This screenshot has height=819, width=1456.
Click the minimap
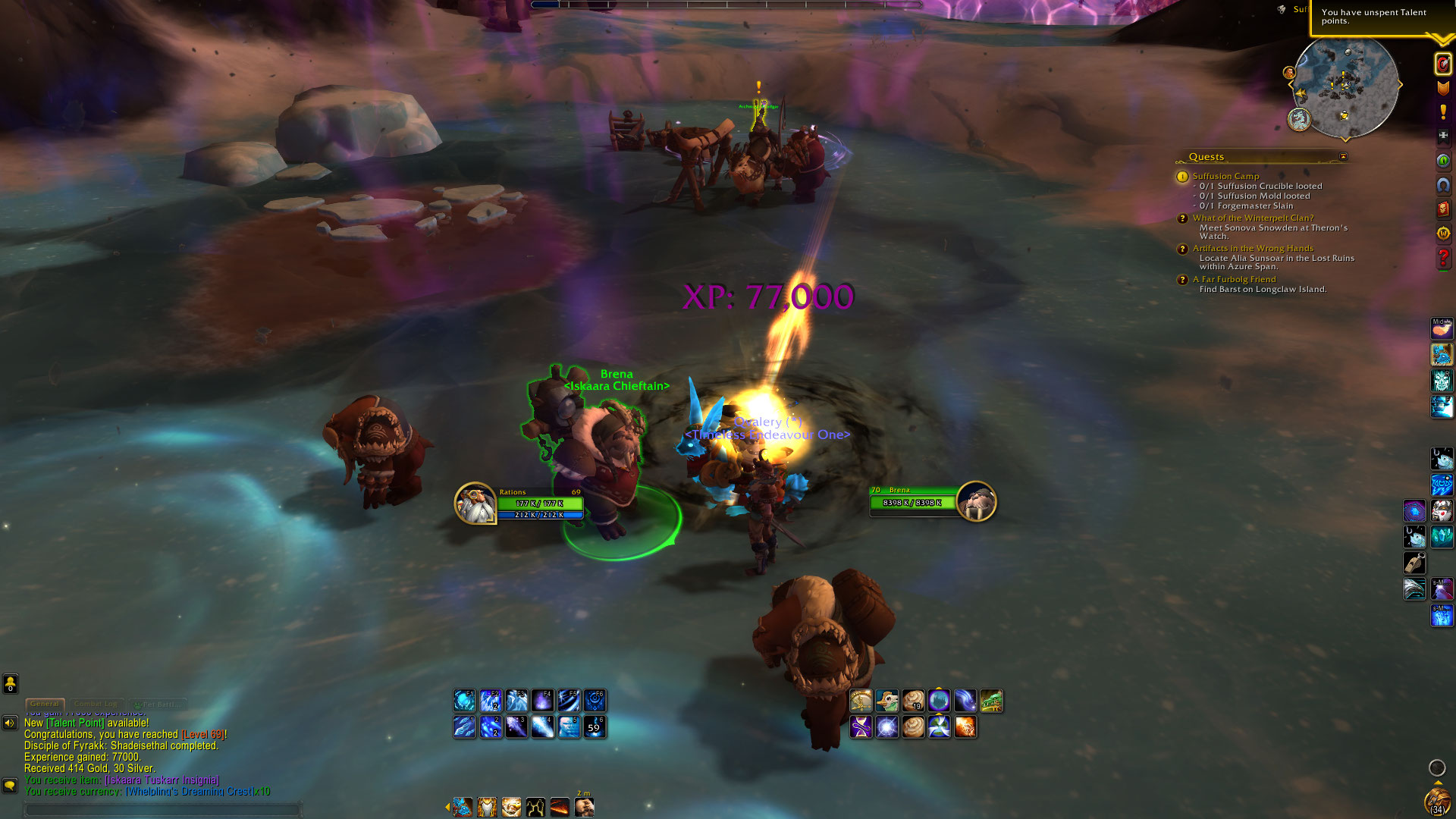pos(1345,87)
